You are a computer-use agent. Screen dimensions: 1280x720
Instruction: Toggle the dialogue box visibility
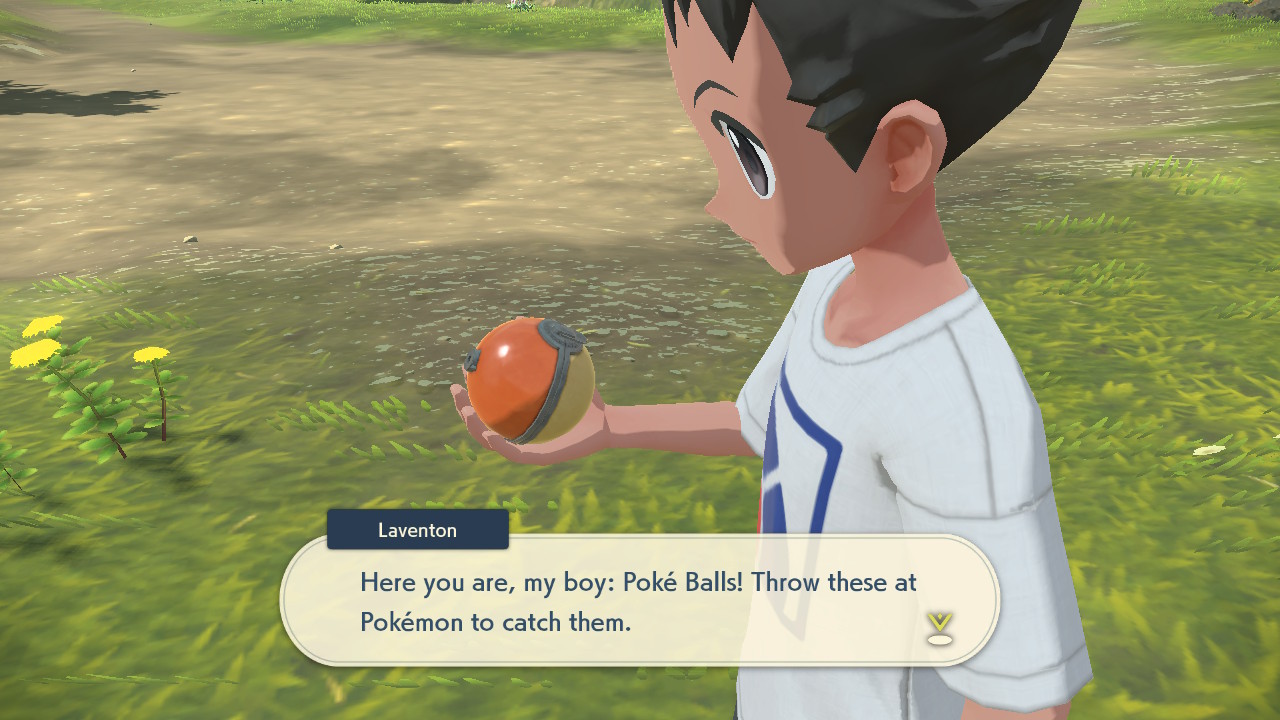pyautogui.click(x=640, y=600)
